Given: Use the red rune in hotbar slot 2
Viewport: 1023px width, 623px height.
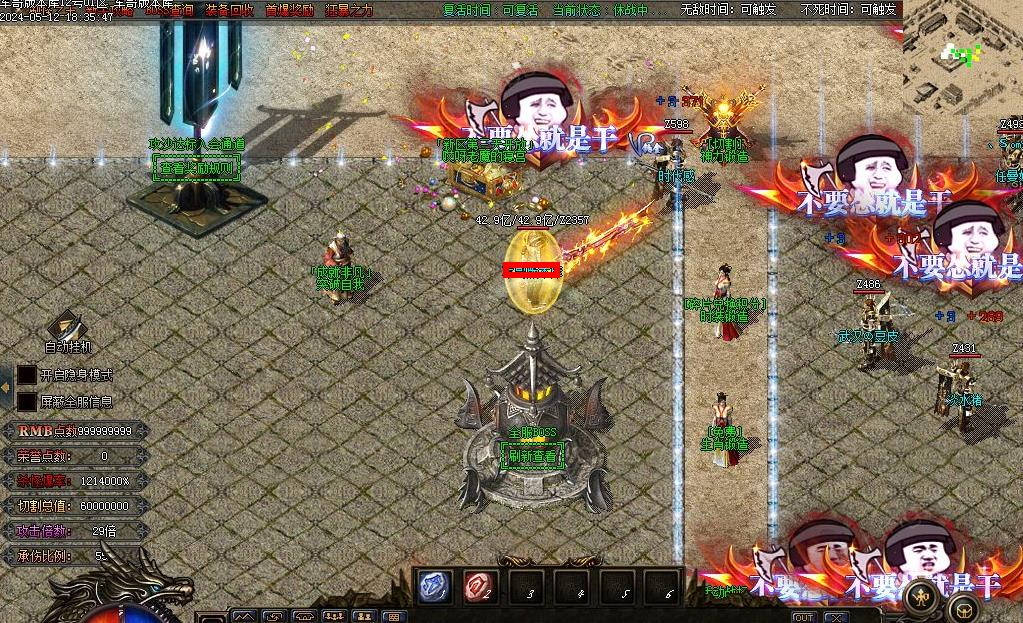Looking at the screenshot, I should tap(480, 586).
